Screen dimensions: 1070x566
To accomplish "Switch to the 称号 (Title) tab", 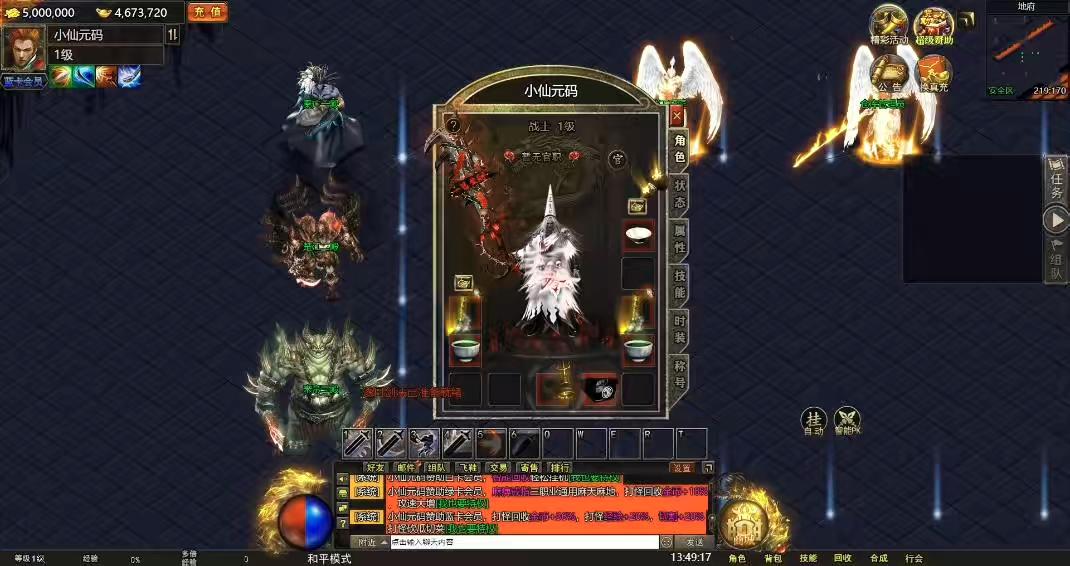I will (x=680, y=373).
